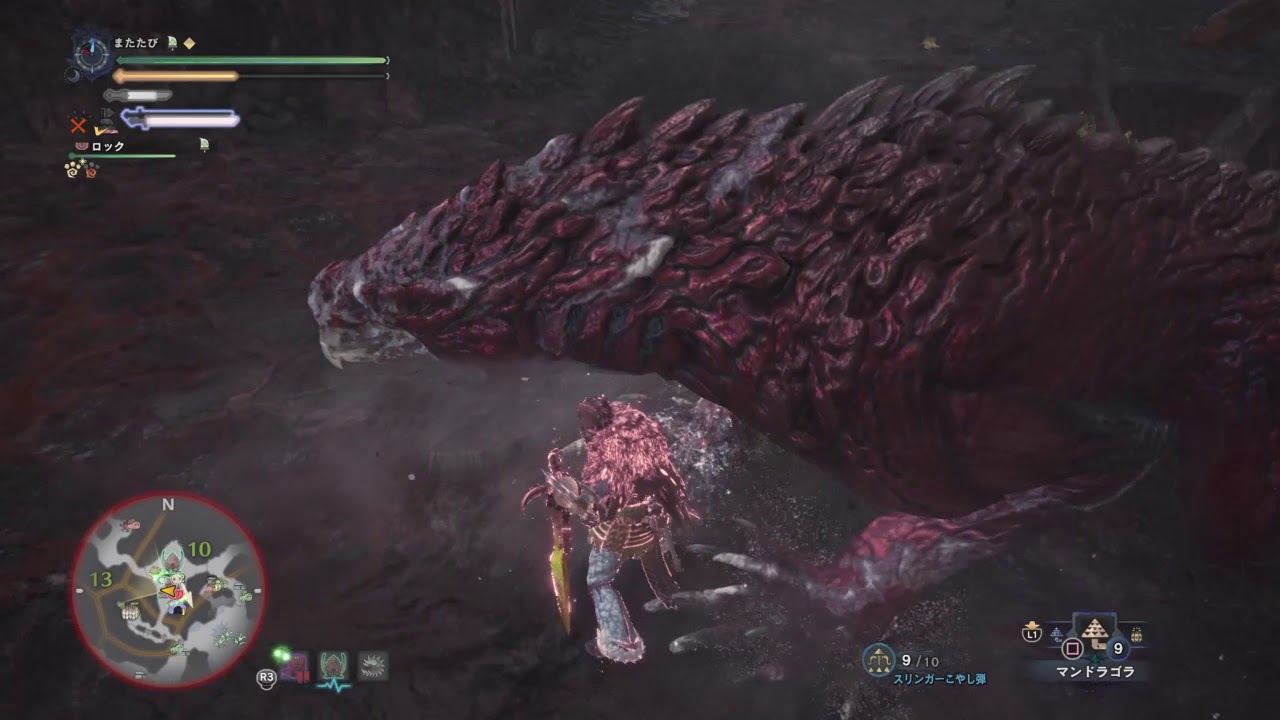Click the yellow diamond next to Matatabi name
The height and width of the screenshot is (720, 1280).
click(190, 44)
